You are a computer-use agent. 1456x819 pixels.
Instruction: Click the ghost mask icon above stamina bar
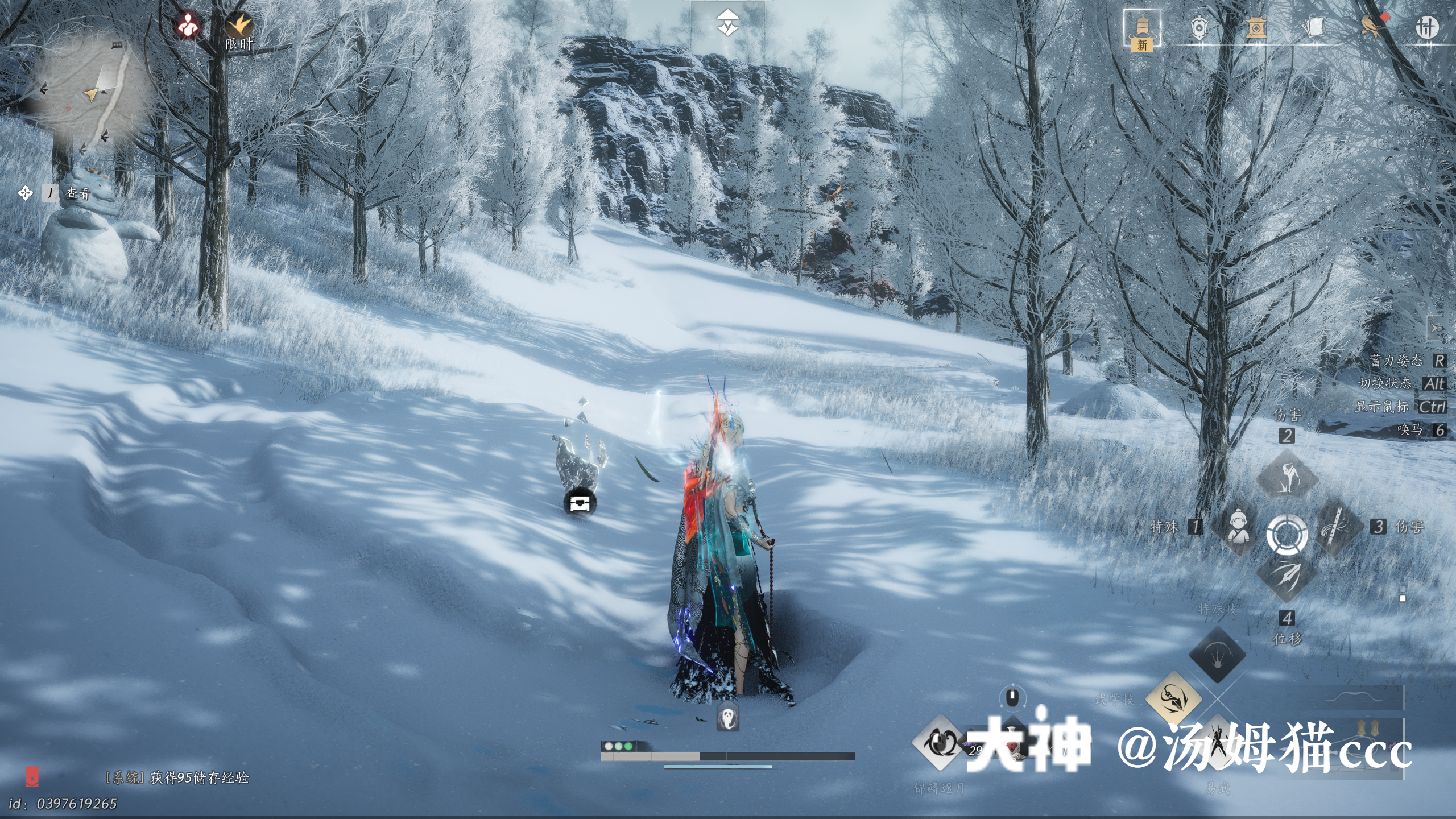point(727,717)
